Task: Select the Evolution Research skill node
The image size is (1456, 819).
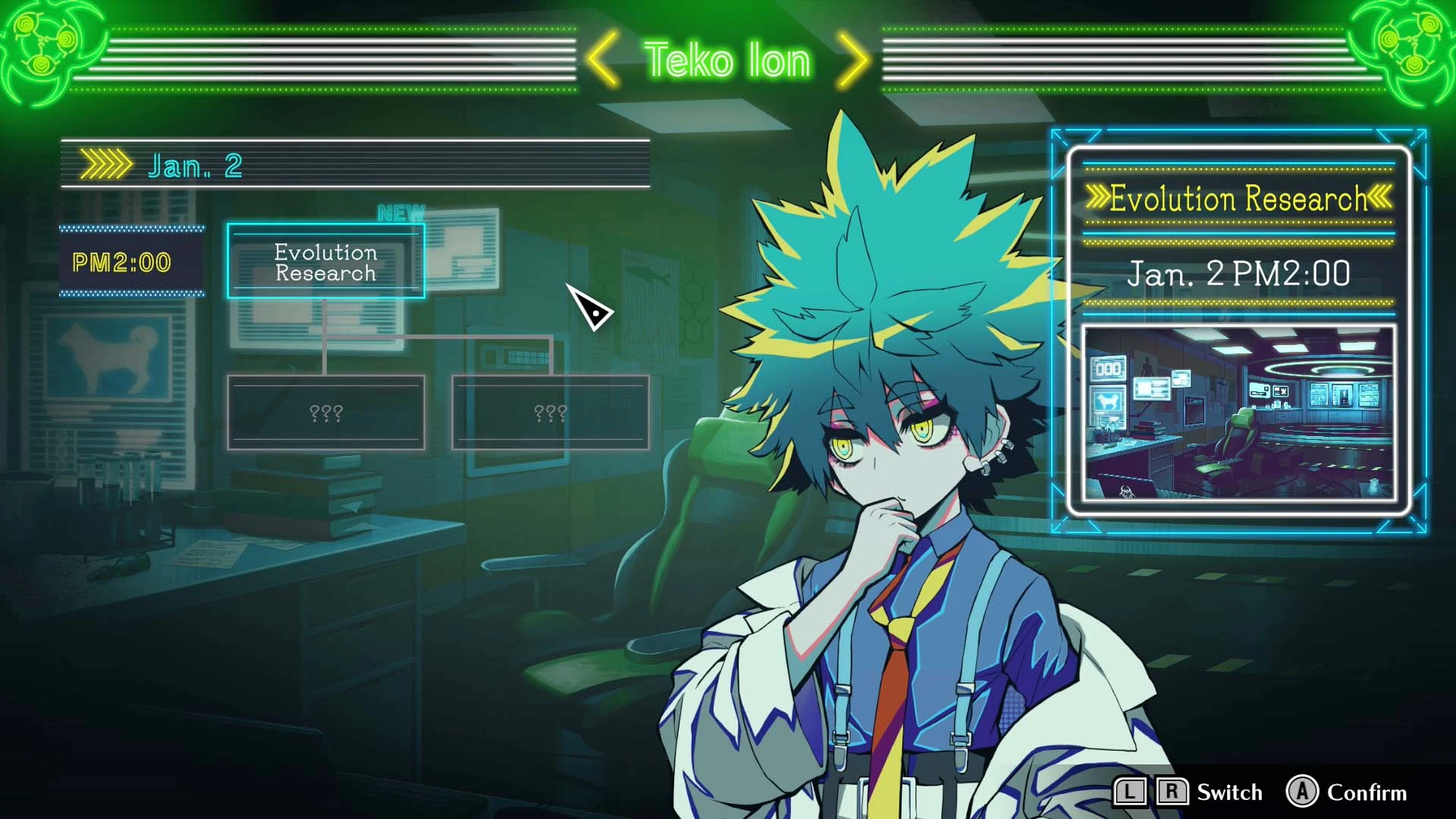Action: (x=326, y=262)
